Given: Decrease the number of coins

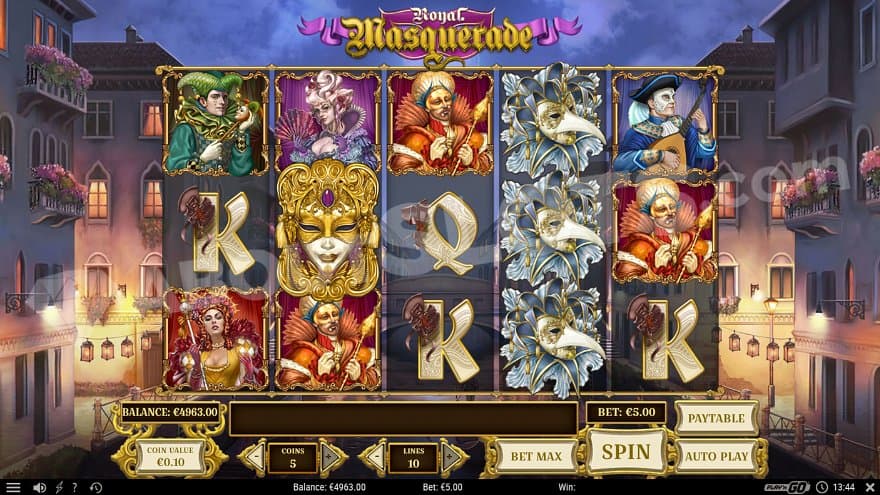Looking at the screenshot, I should click(253, 457).
